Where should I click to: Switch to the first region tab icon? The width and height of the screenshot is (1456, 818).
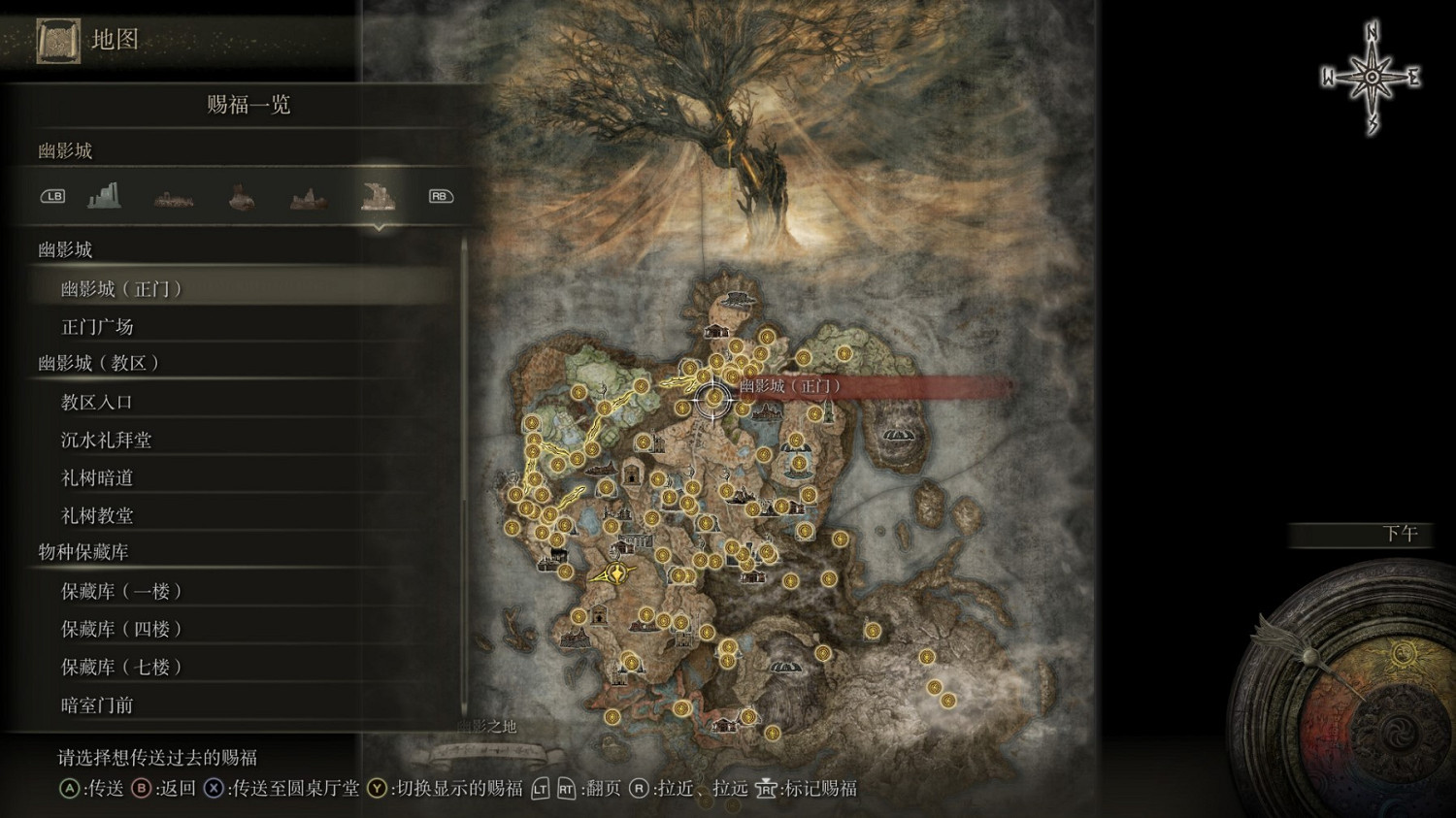(105, 195)
